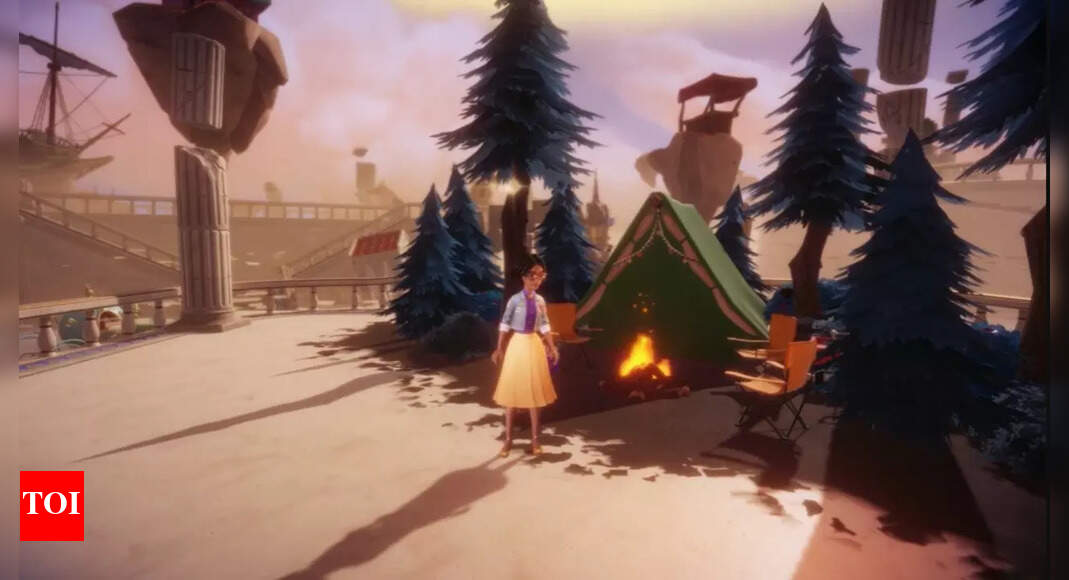
Task: Click the red TOI logo badge
Action: (52, 506)
